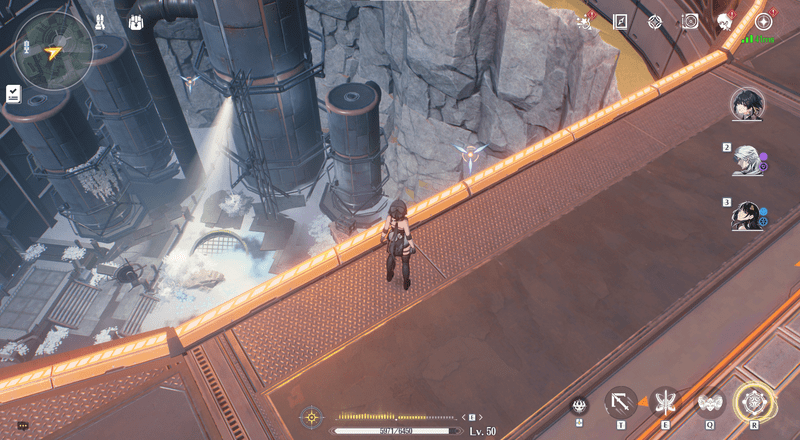Open the compass guidebook icon

point(620,21)
